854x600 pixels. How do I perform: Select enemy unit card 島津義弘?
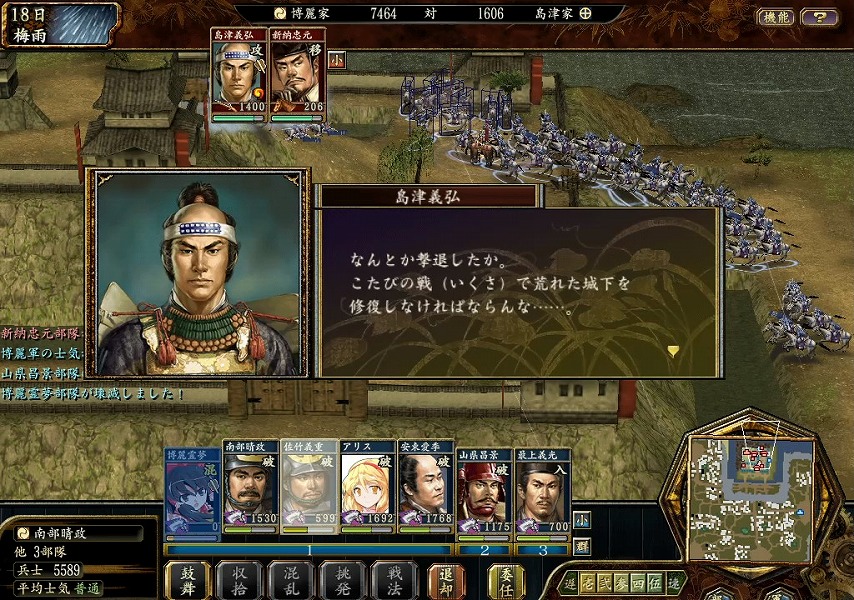pos(240,75)
